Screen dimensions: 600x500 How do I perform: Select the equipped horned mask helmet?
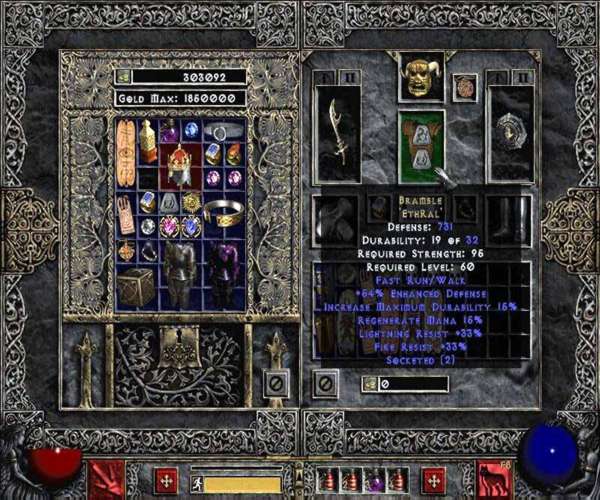coord(420,78)
